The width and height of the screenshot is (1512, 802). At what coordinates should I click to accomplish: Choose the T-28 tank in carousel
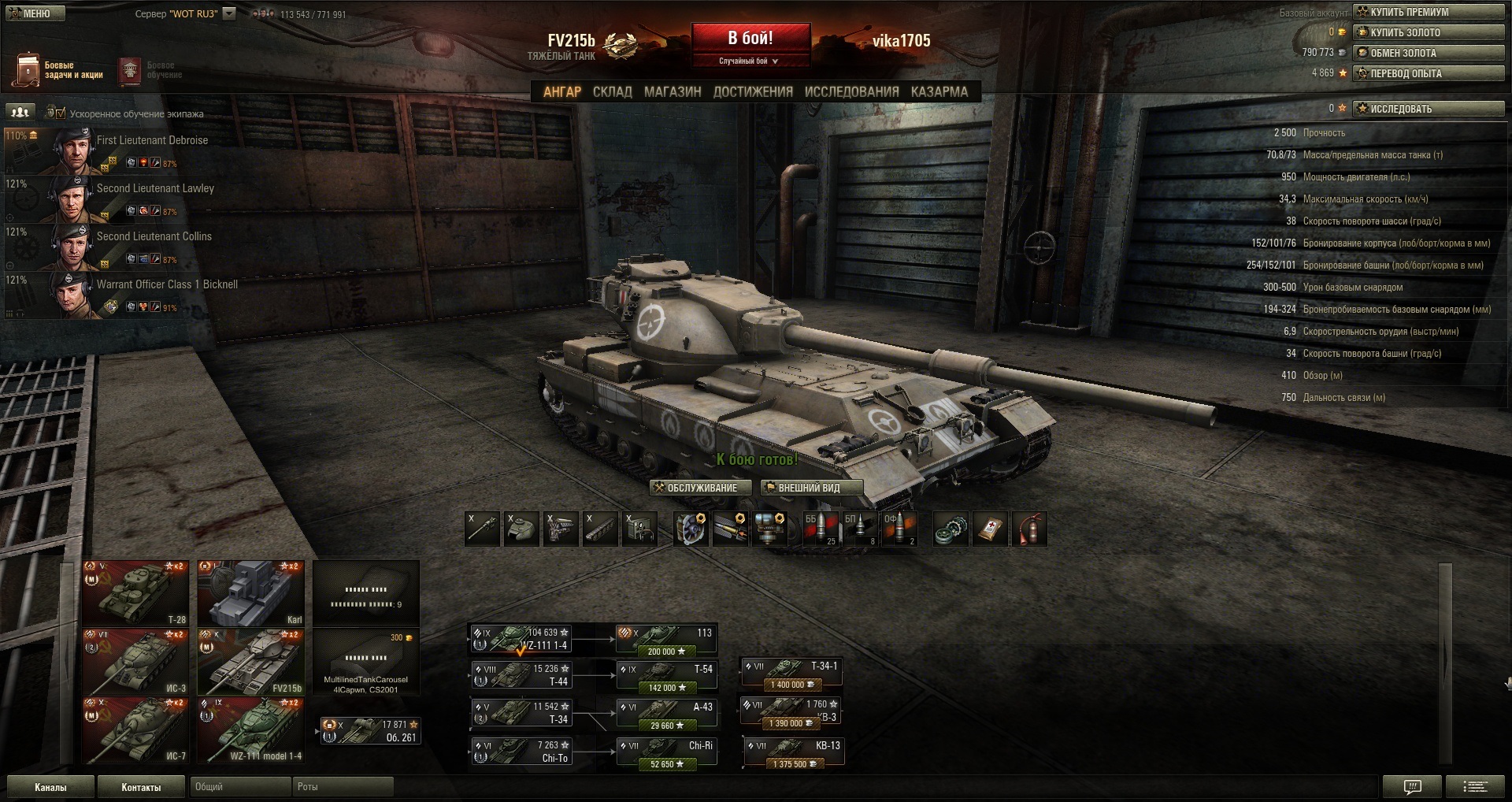[135, 593]
